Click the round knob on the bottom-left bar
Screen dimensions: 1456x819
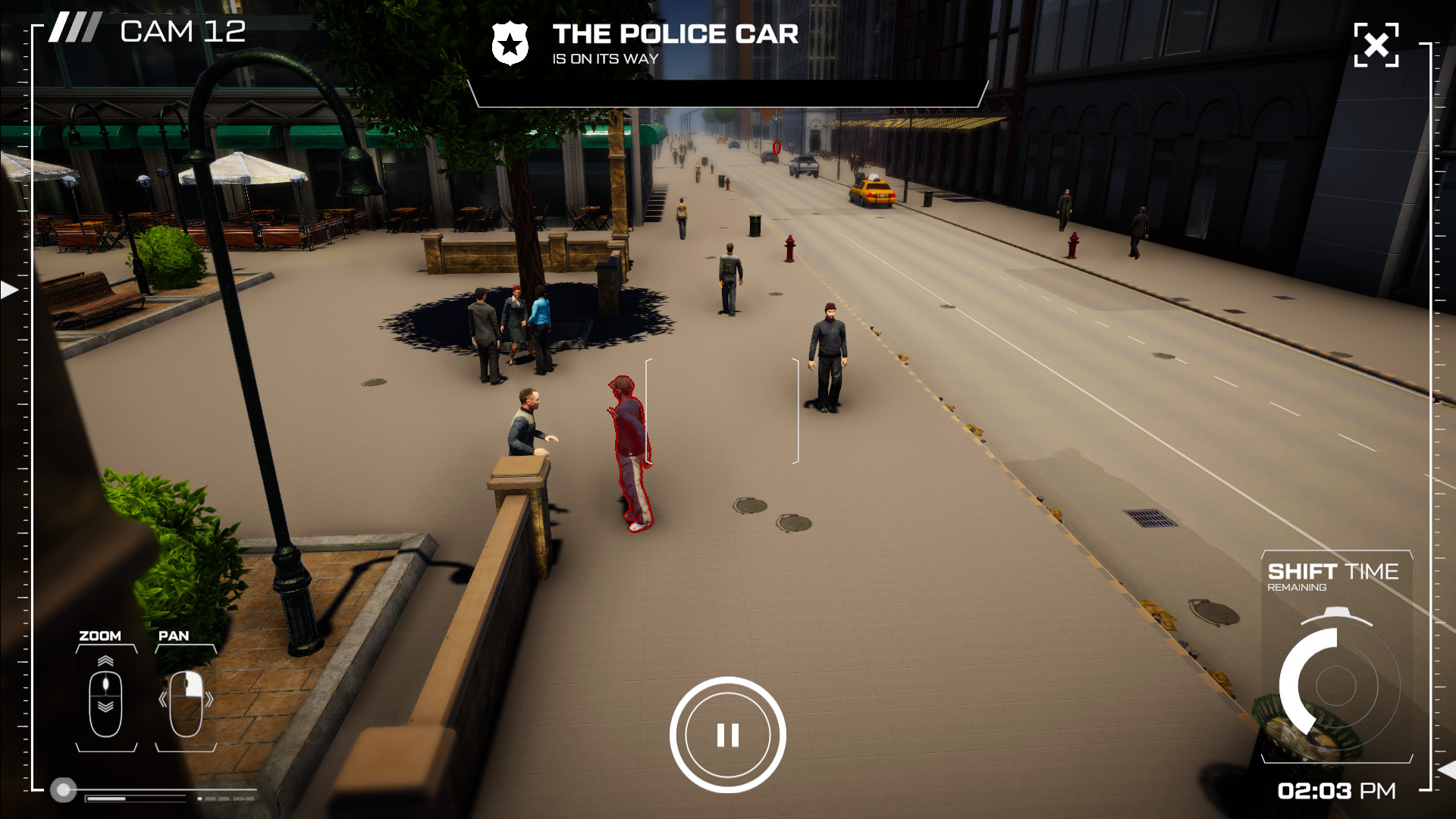[x=64, y=790]
